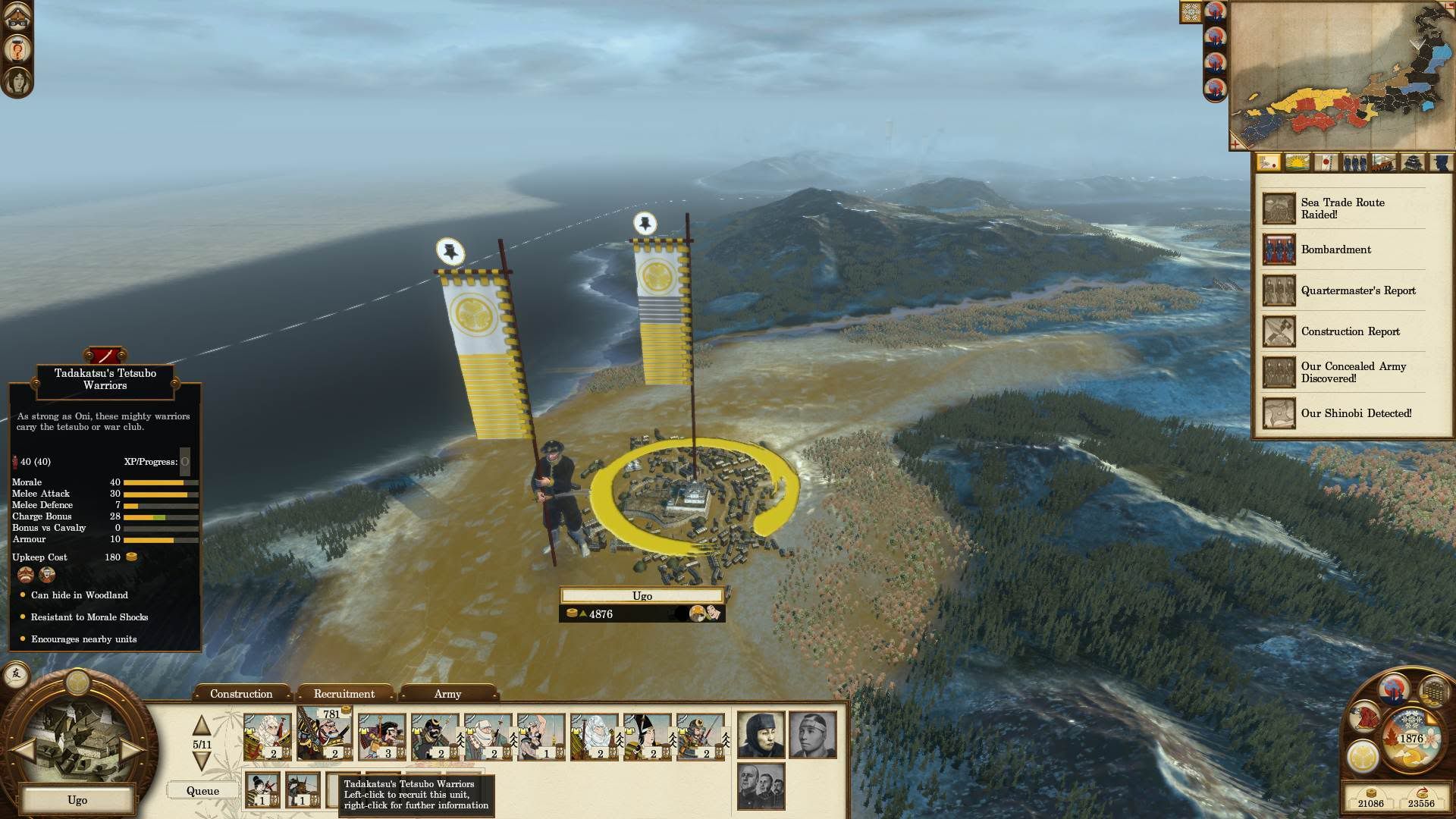This screenshot has width=1456, height=819.
Task: Open the finances abacus and coins button
Action: 1433,692
